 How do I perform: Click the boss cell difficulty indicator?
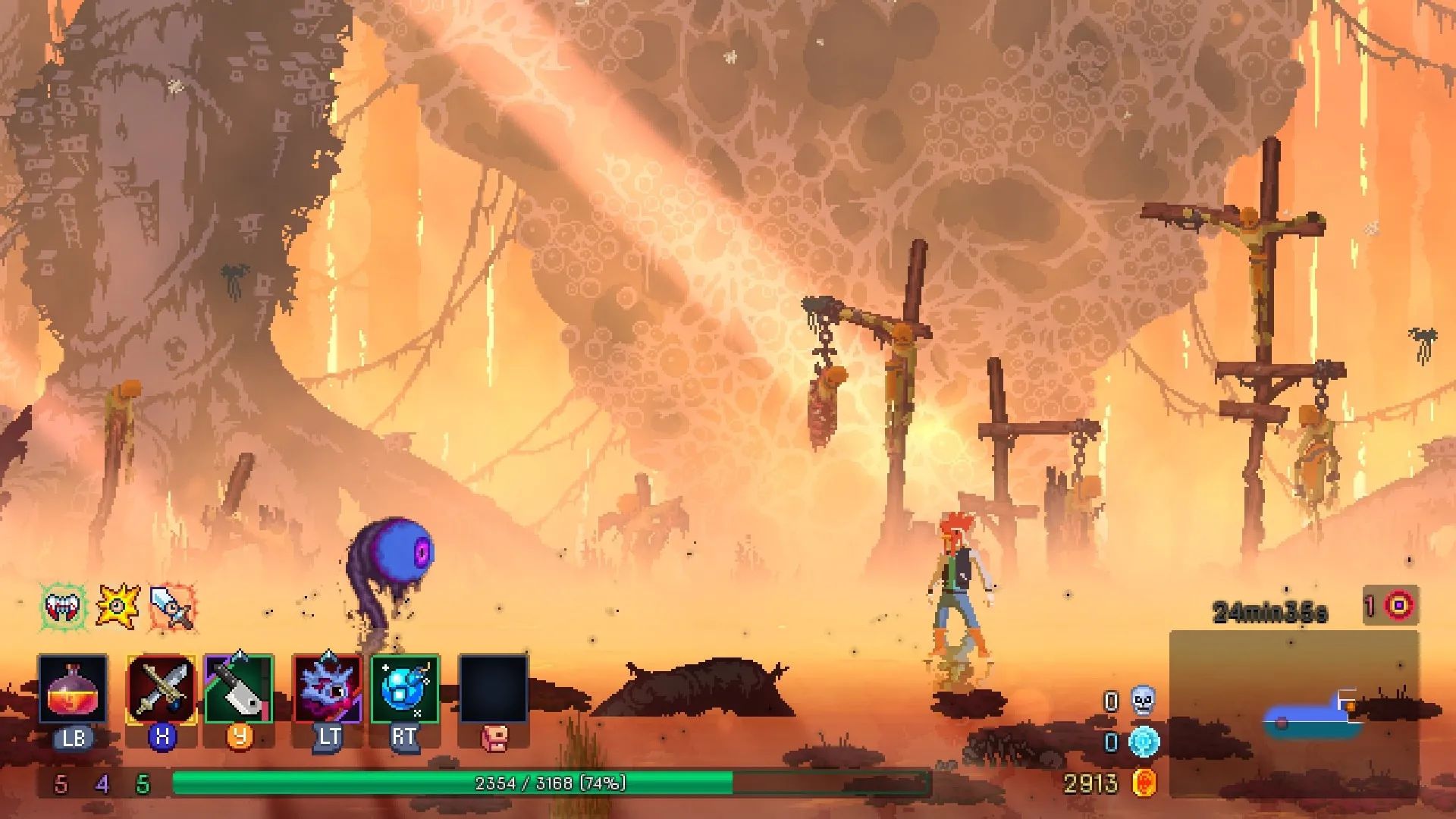(x=1398, y=605)
